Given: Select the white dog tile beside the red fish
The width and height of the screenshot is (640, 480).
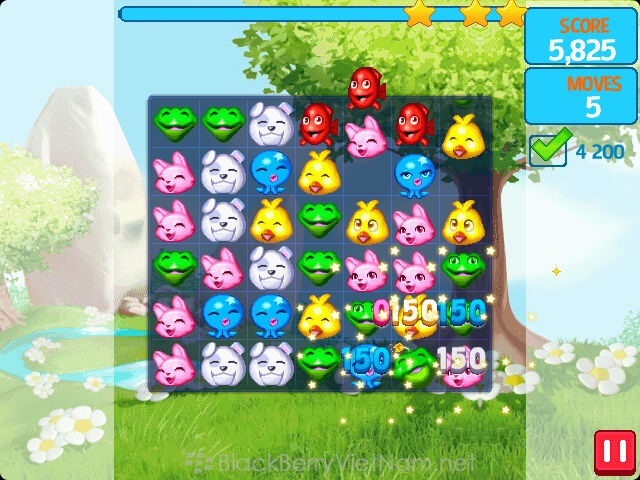Looking at the screenshot, I should (270, 124).
